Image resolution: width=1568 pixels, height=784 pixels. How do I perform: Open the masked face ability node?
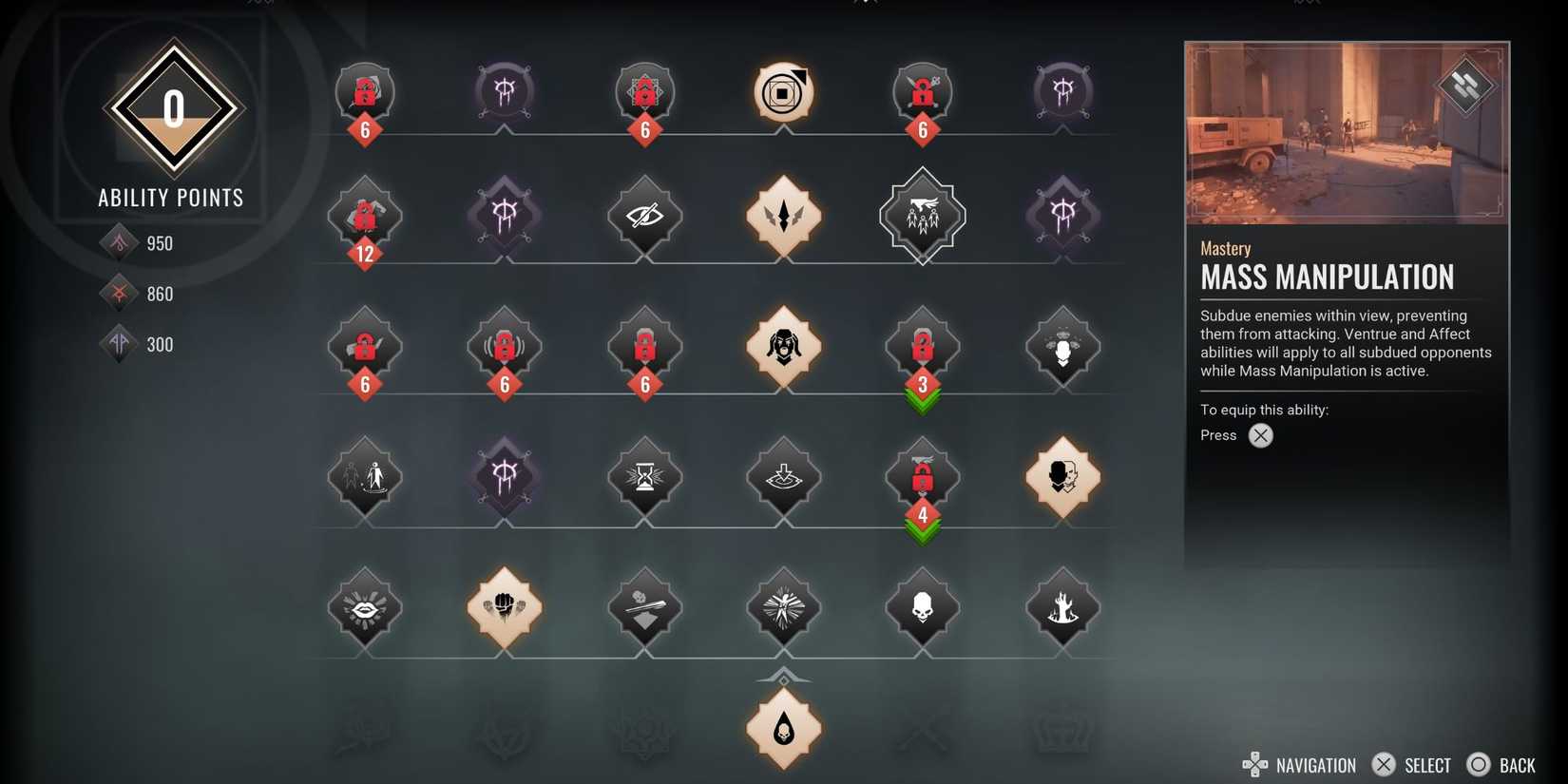click(x=783, y=349)
